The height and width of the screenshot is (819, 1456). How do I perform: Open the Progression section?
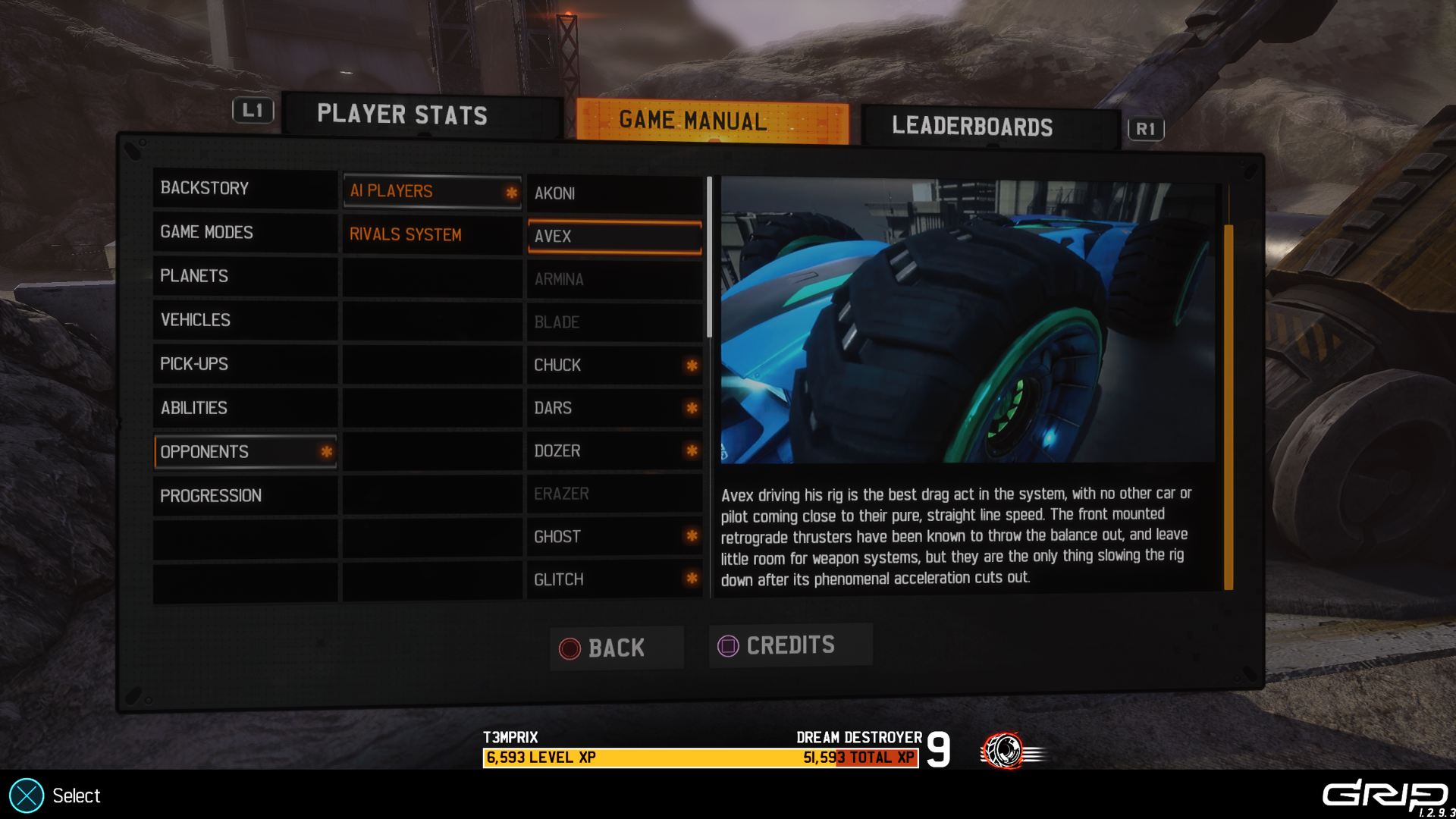pyautogui.click(x=244, y=496)
